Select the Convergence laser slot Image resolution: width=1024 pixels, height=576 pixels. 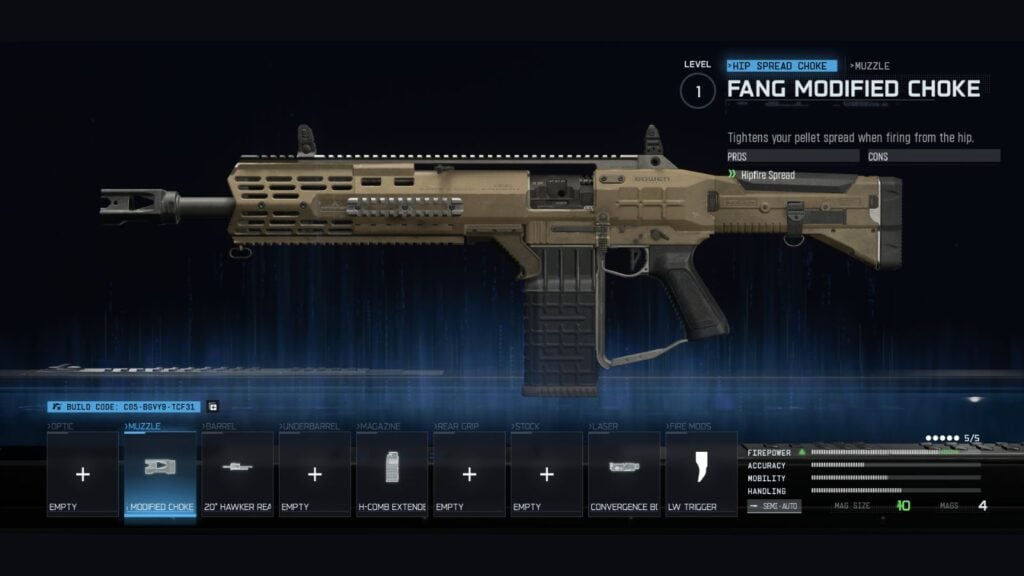tap(624, 474)
